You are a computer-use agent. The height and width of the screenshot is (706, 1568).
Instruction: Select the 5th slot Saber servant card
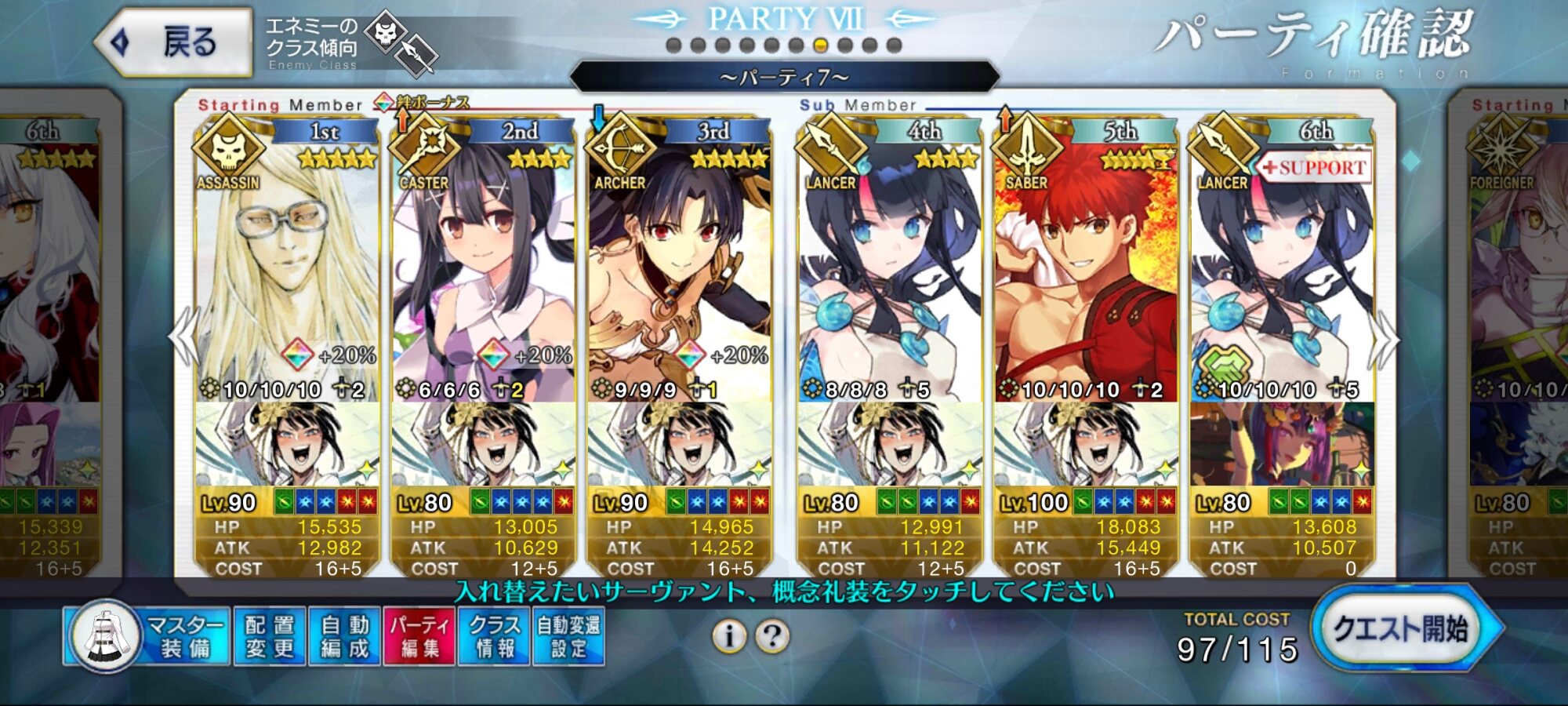click(x=1086, y=267)
